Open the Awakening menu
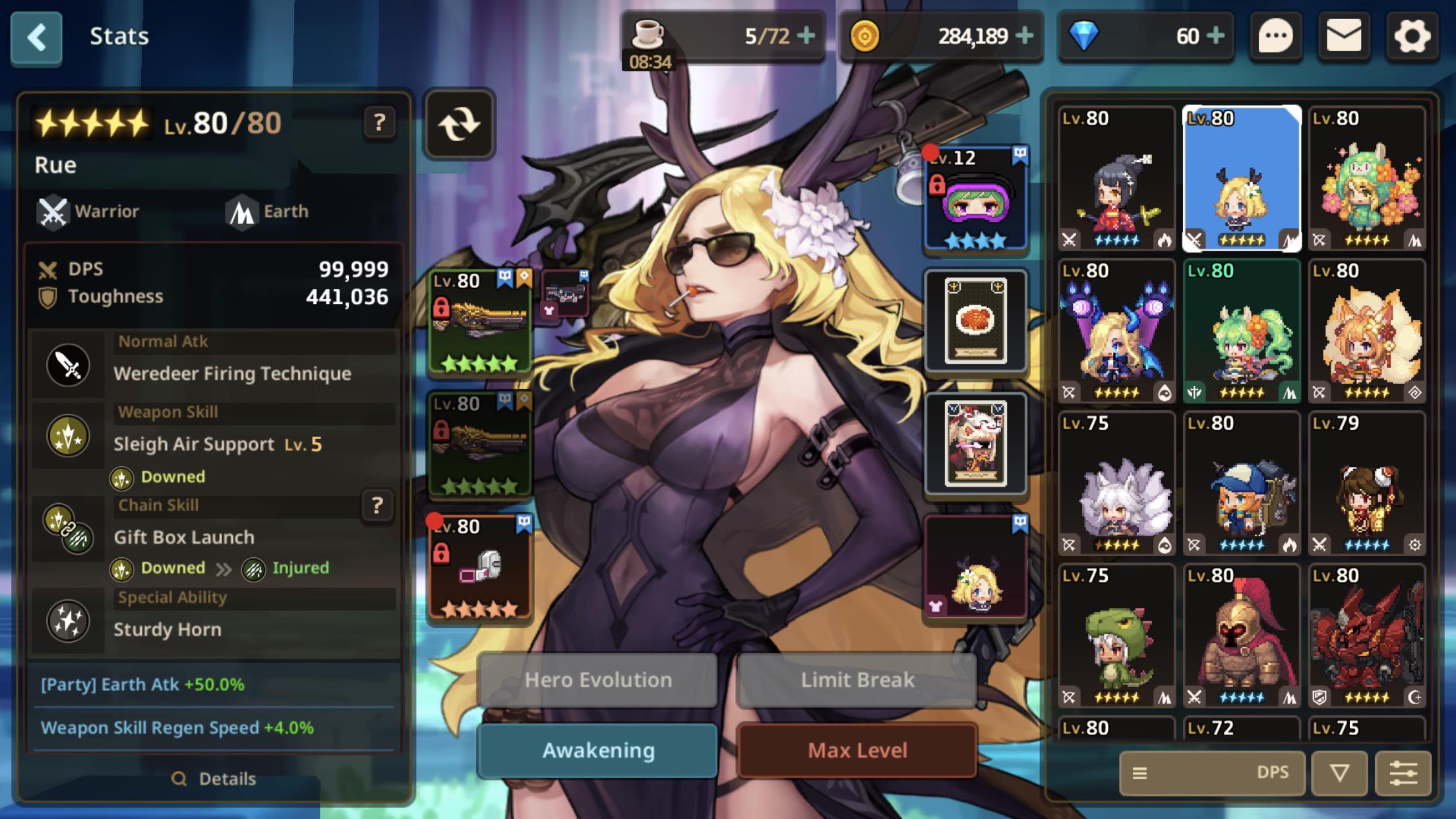Image resolution: width=1456 pixels, height=819 pixels. click(597, 750)
